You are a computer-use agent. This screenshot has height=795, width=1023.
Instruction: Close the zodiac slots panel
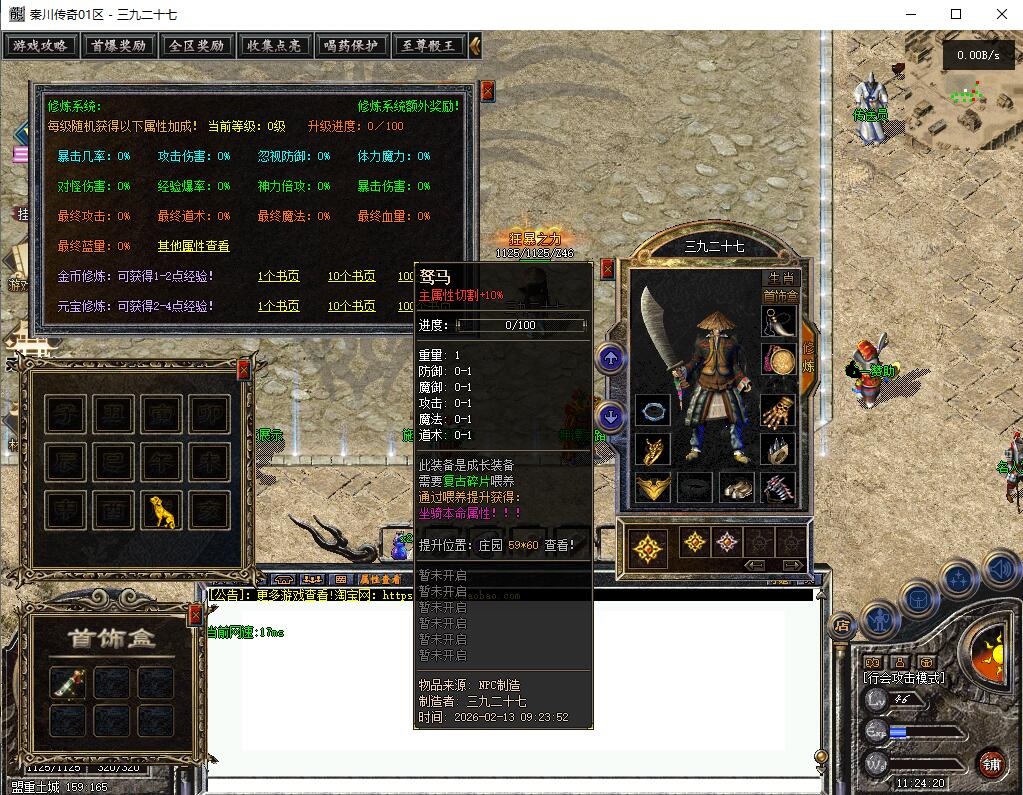[243, 370]
